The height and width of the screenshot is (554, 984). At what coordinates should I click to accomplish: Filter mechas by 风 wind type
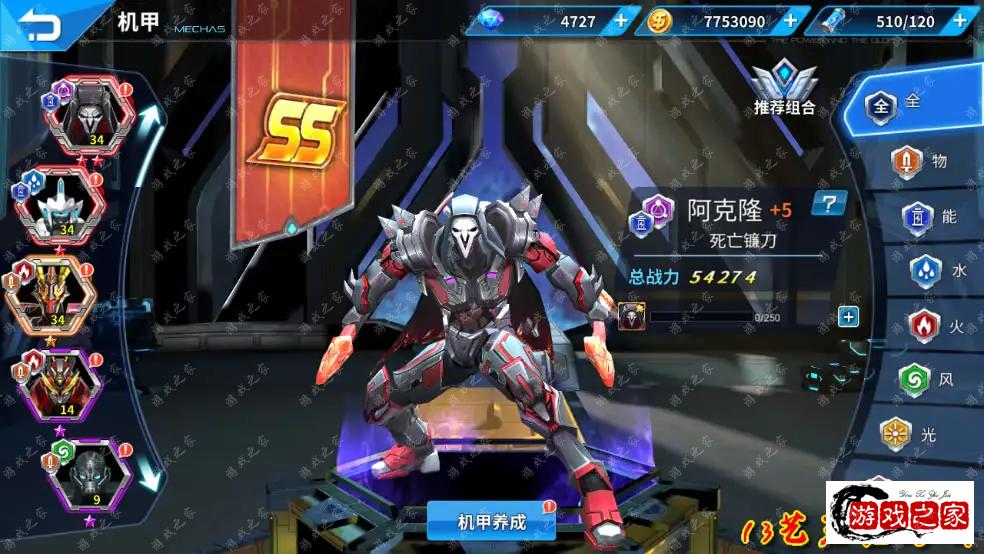coord(921,380)
